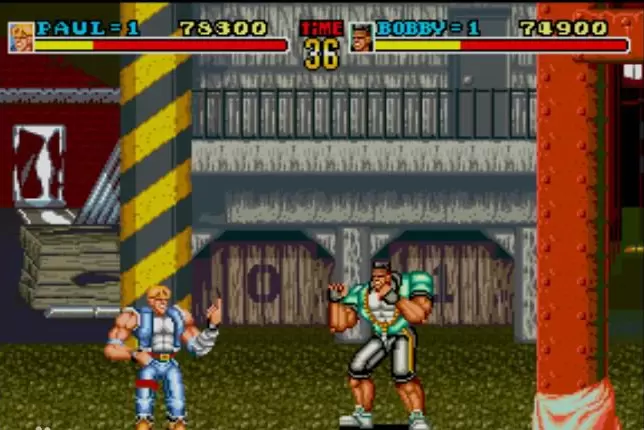Image resolution: width=644 pixels, height=430 pixels.
Task: Click Paul's player portrait icon
Action: 21,37
